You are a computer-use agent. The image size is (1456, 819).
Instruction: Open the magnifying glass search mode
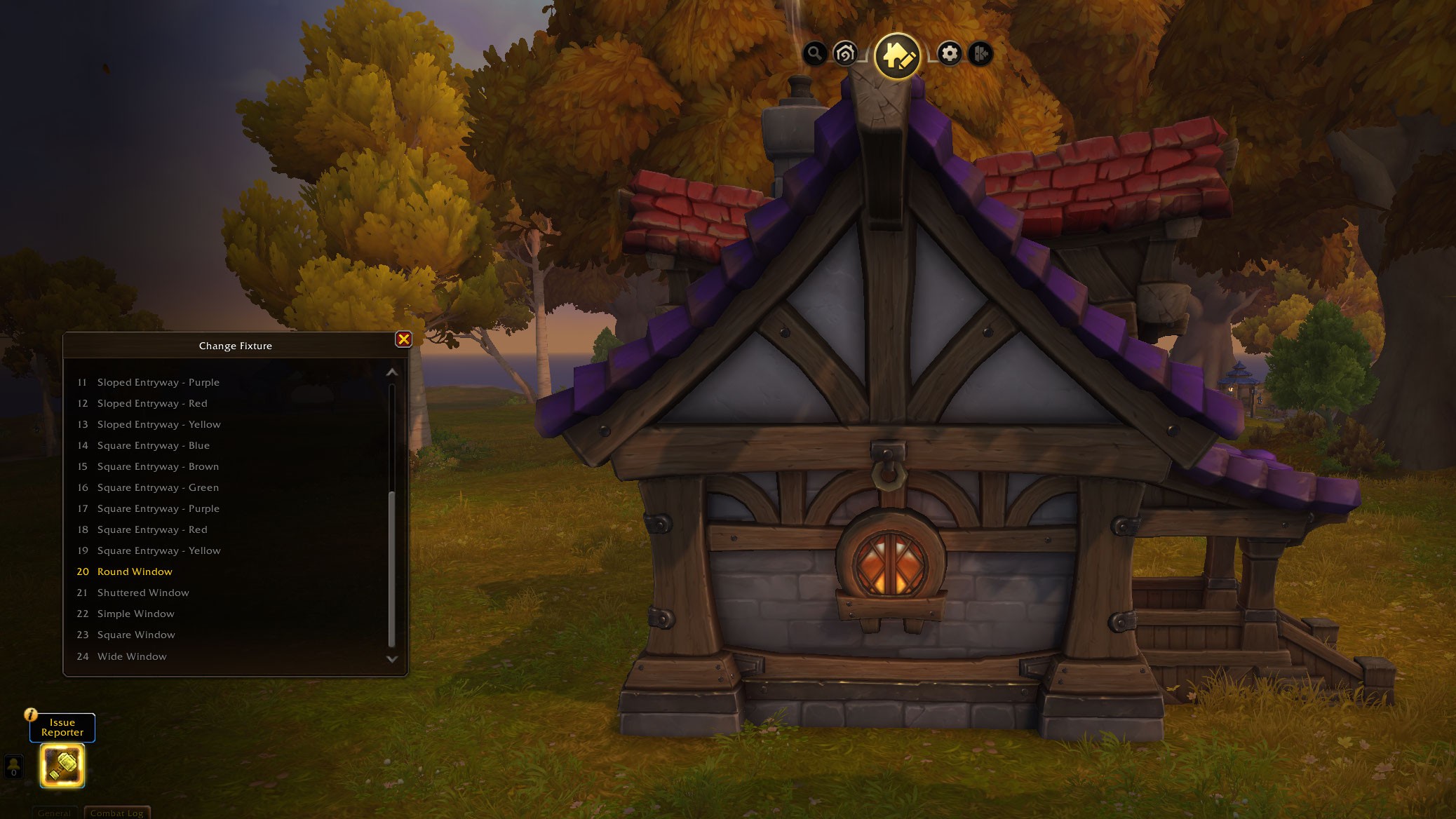(x=814, y=53)
